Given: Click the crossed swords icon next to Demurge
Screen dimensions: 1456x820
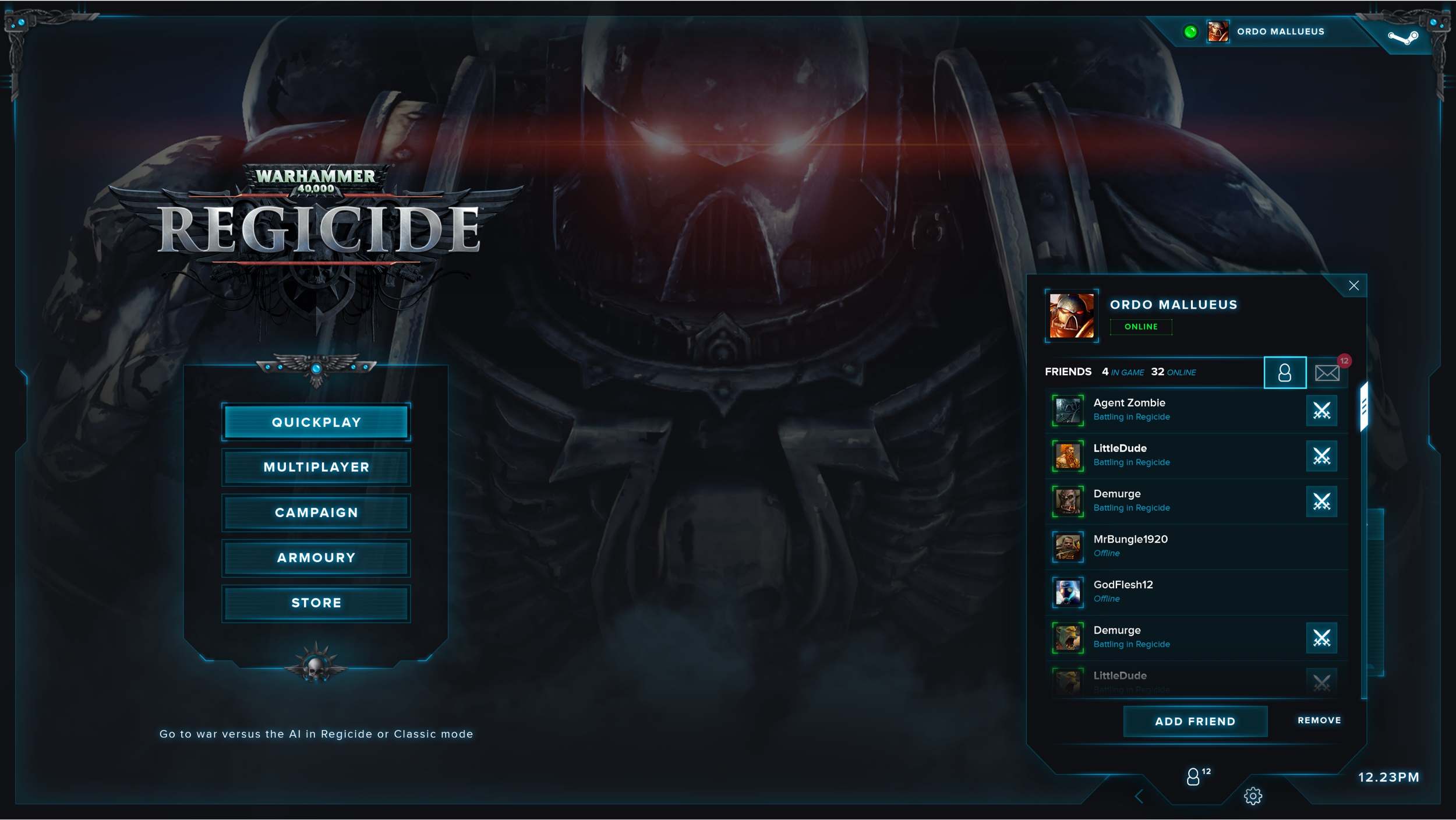Looking at the screenshot, I should click(x=1323, y=501).
